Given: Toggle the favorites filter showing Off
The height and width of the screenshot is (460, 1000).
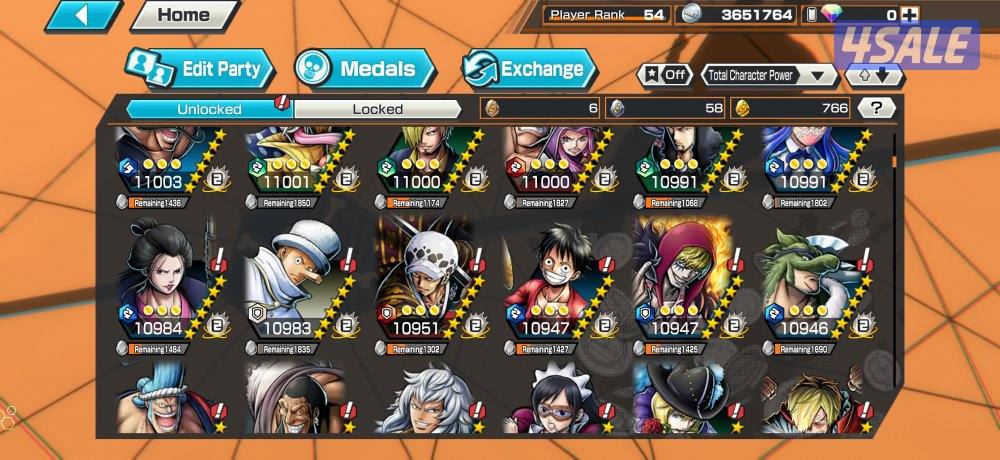Looking at the screenshot, I should point(666,75).
